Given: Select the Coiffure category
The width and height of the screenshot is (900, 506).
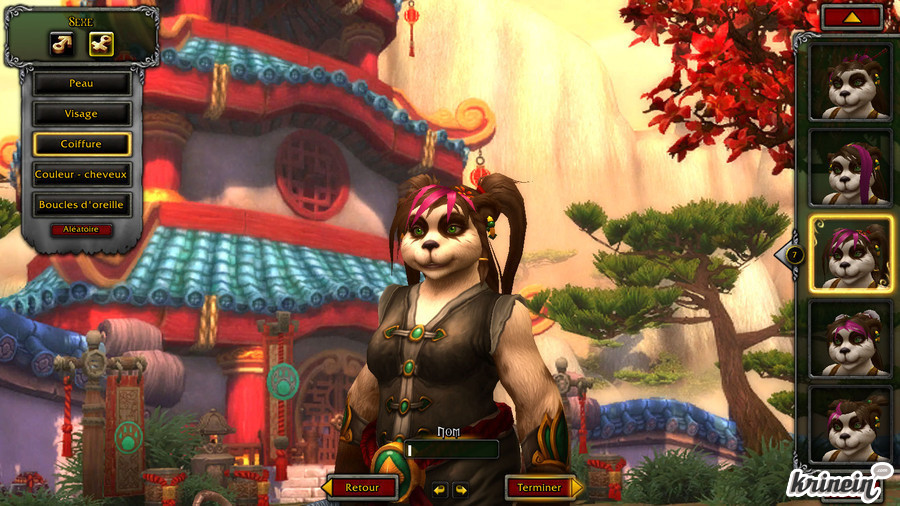Looking at the screenshot, I should (81, 144).
